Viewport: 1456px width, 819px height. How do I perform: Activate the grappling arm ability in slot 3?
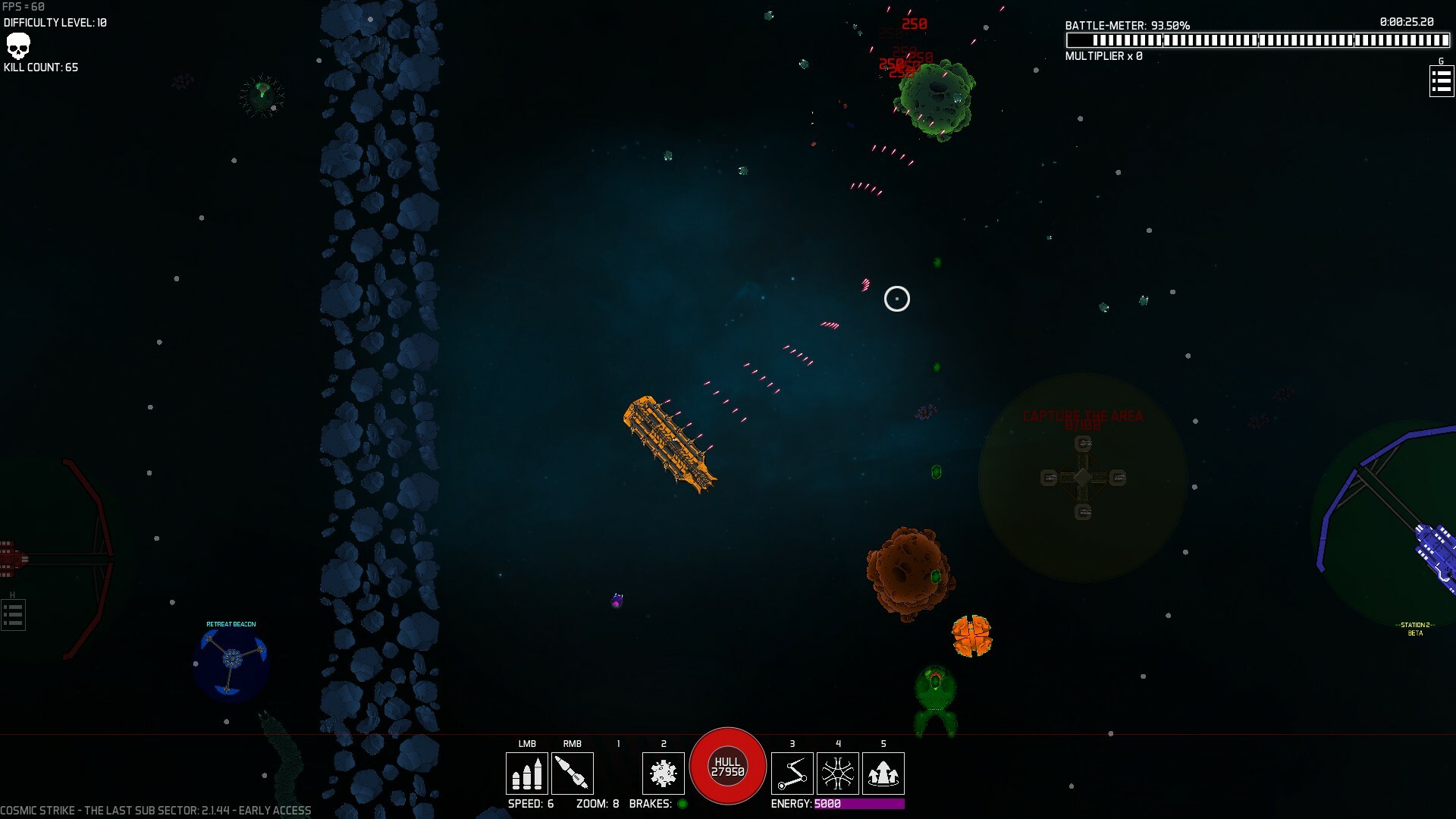click(x=792, y=773)
